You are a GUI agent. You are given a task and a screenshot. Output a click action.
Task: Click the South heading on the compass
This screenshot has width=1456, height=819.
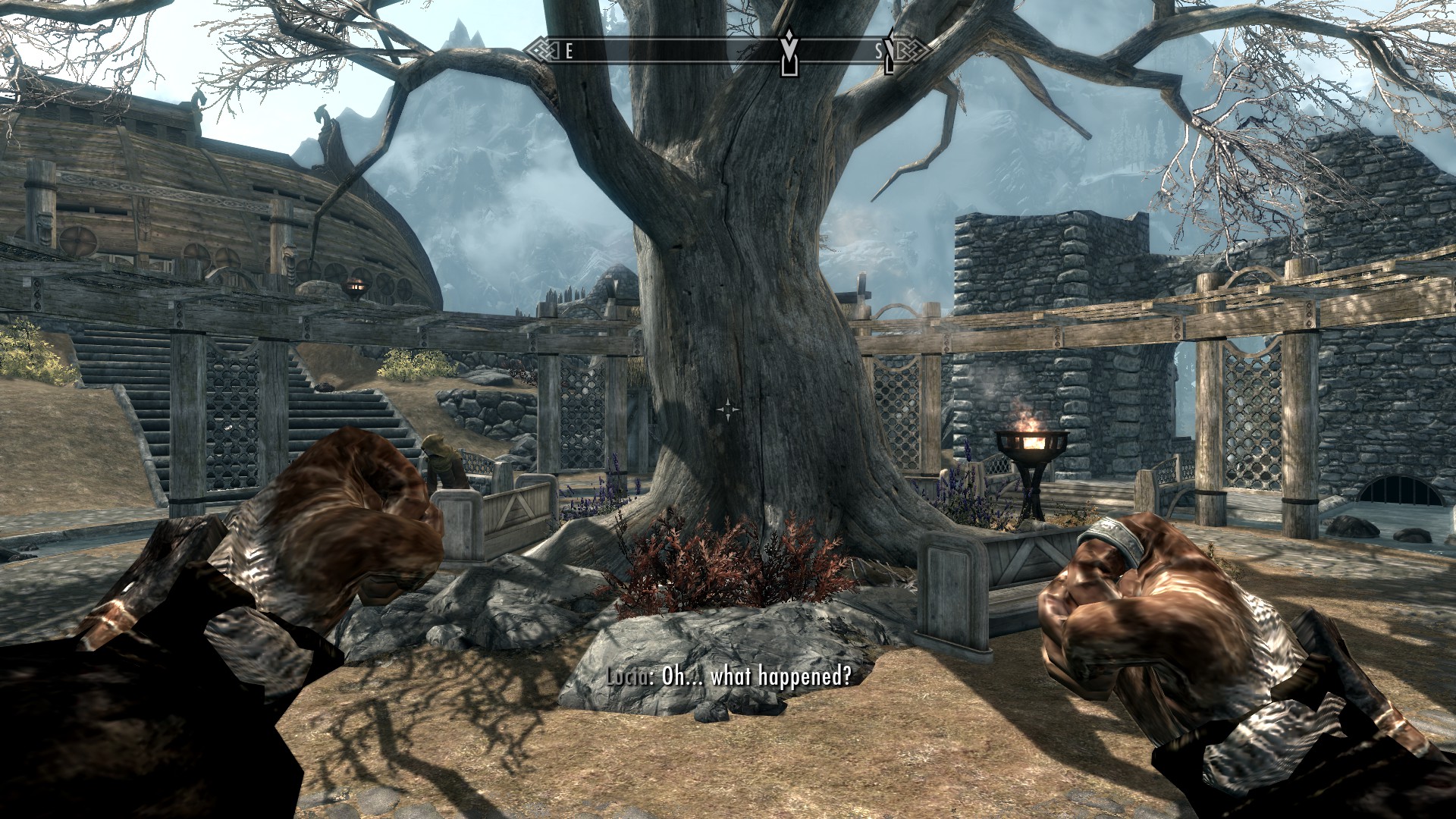point(880,52)
